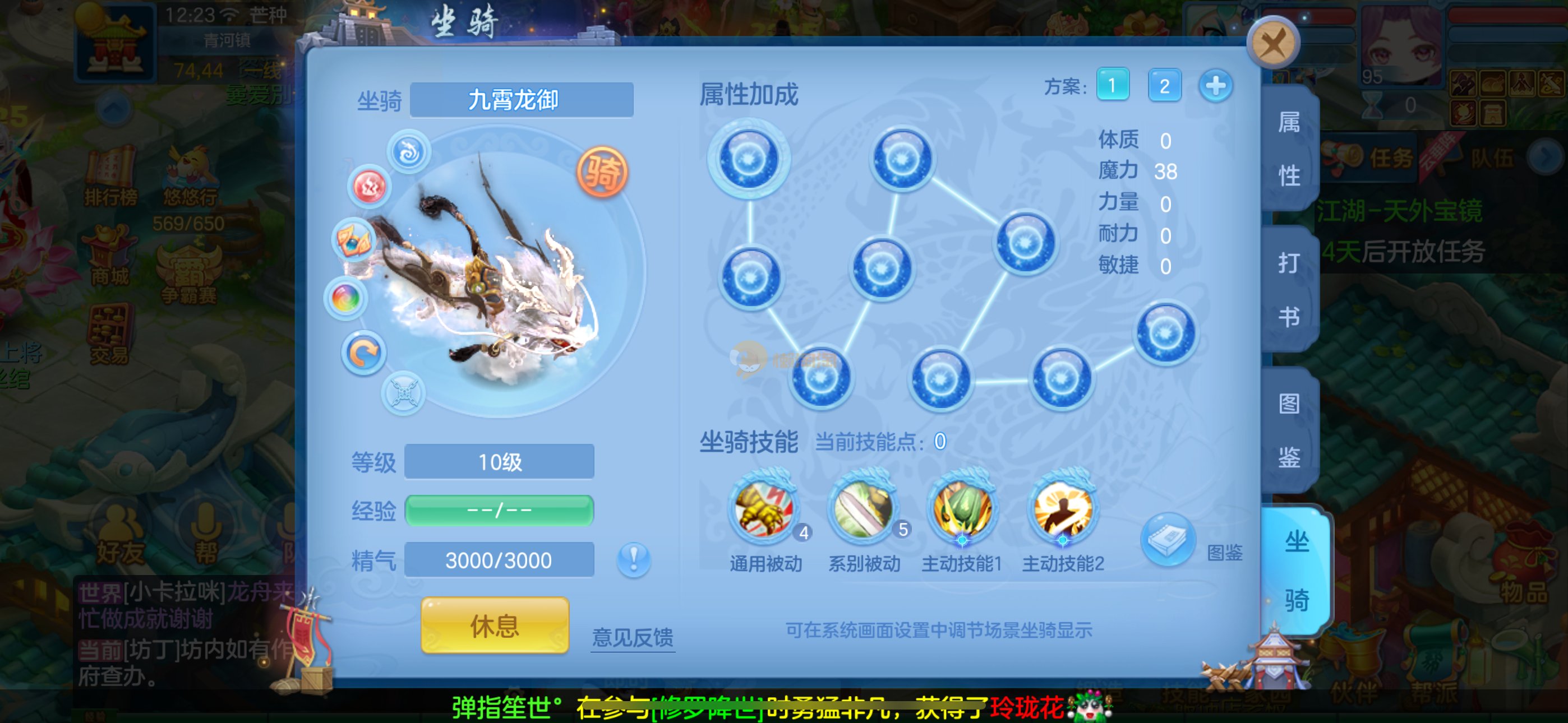Close the mount panel
1568x723 pixels.
point(1273,43)
